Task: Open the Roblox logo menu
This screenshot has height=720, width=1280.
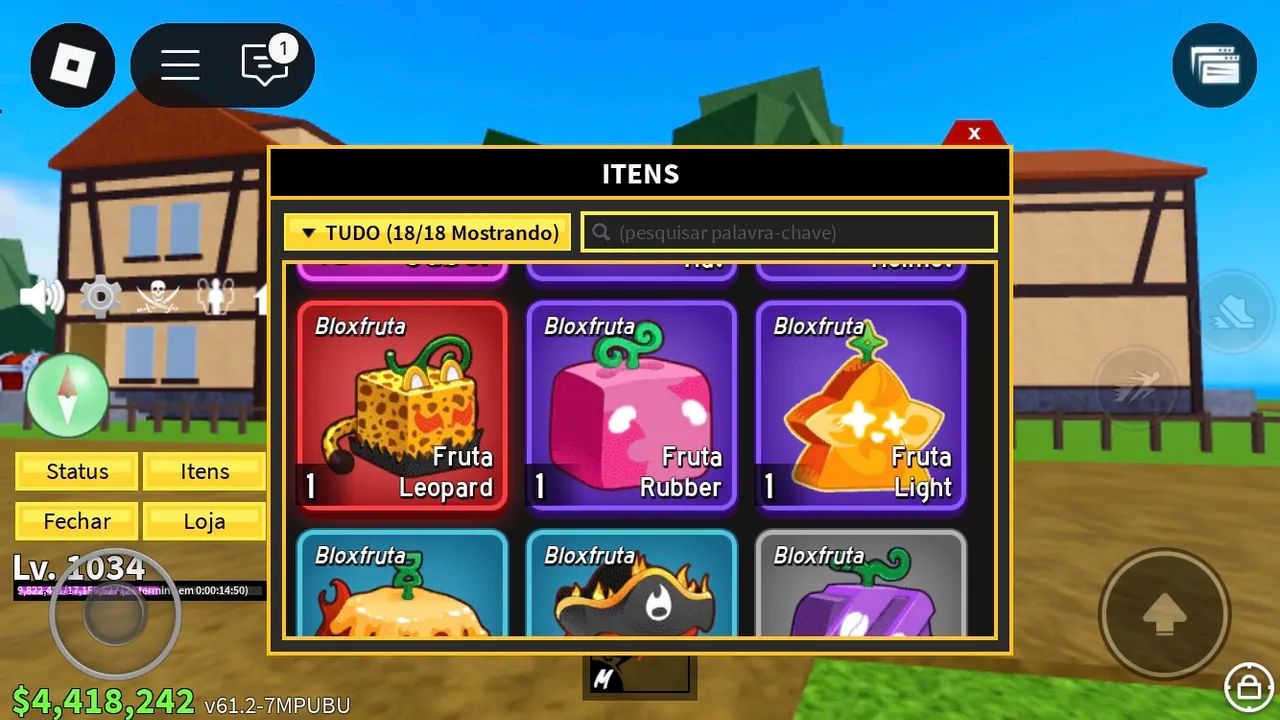Action: 72,66
